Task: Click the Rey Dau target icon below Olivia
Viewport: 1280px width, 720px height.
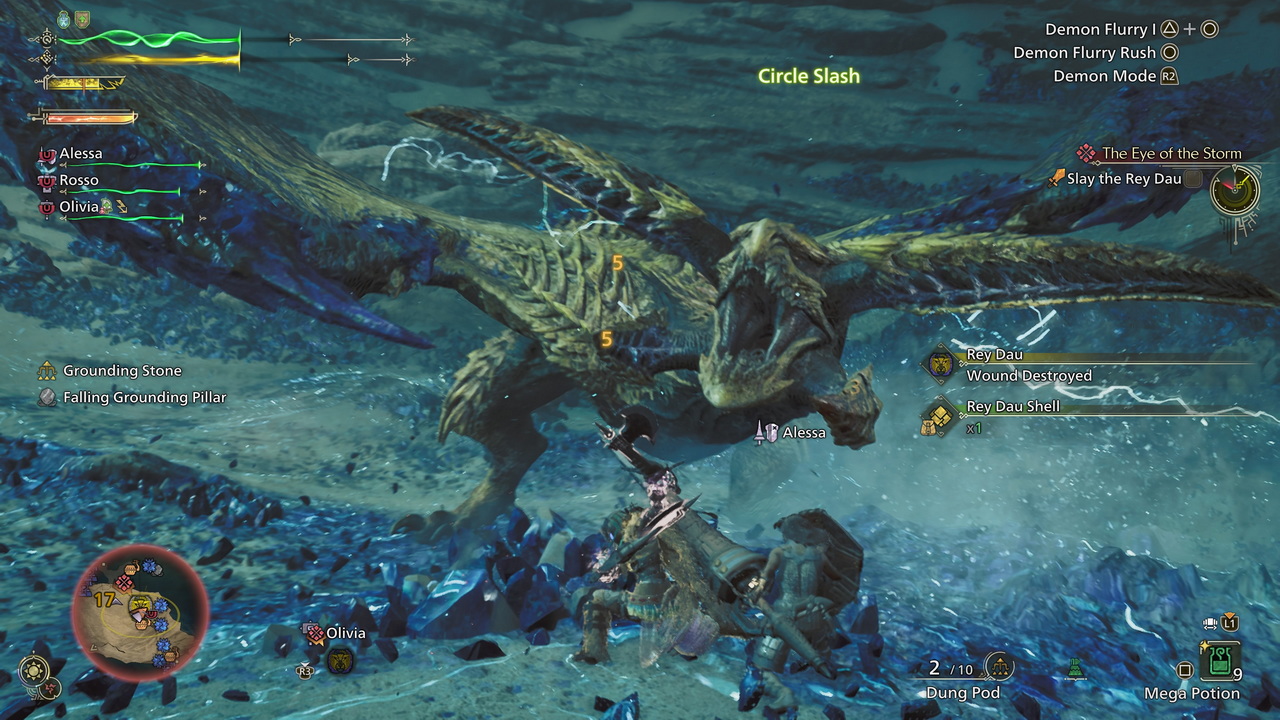Action: 340,660
